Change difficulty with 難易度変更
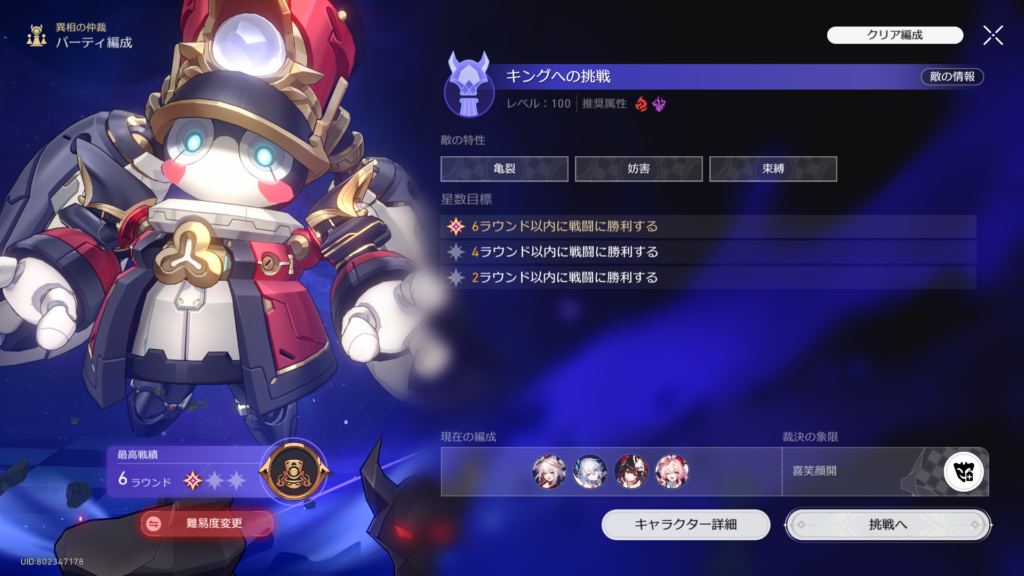The width and height of the screenshot is (1024, 576). coord(206,522)
